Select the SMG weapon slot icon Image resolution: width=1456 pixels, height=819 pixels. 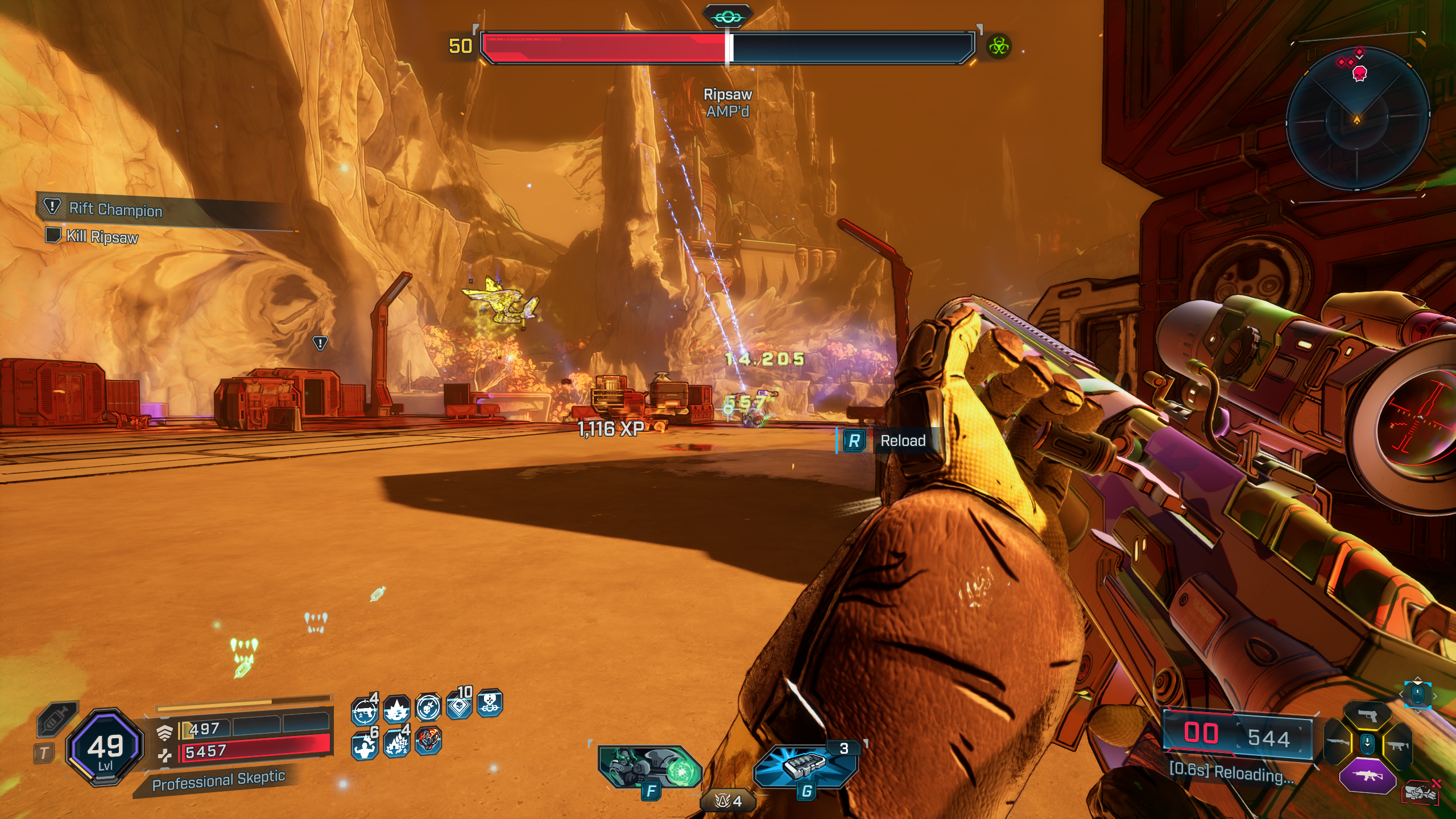[1398, 746]
